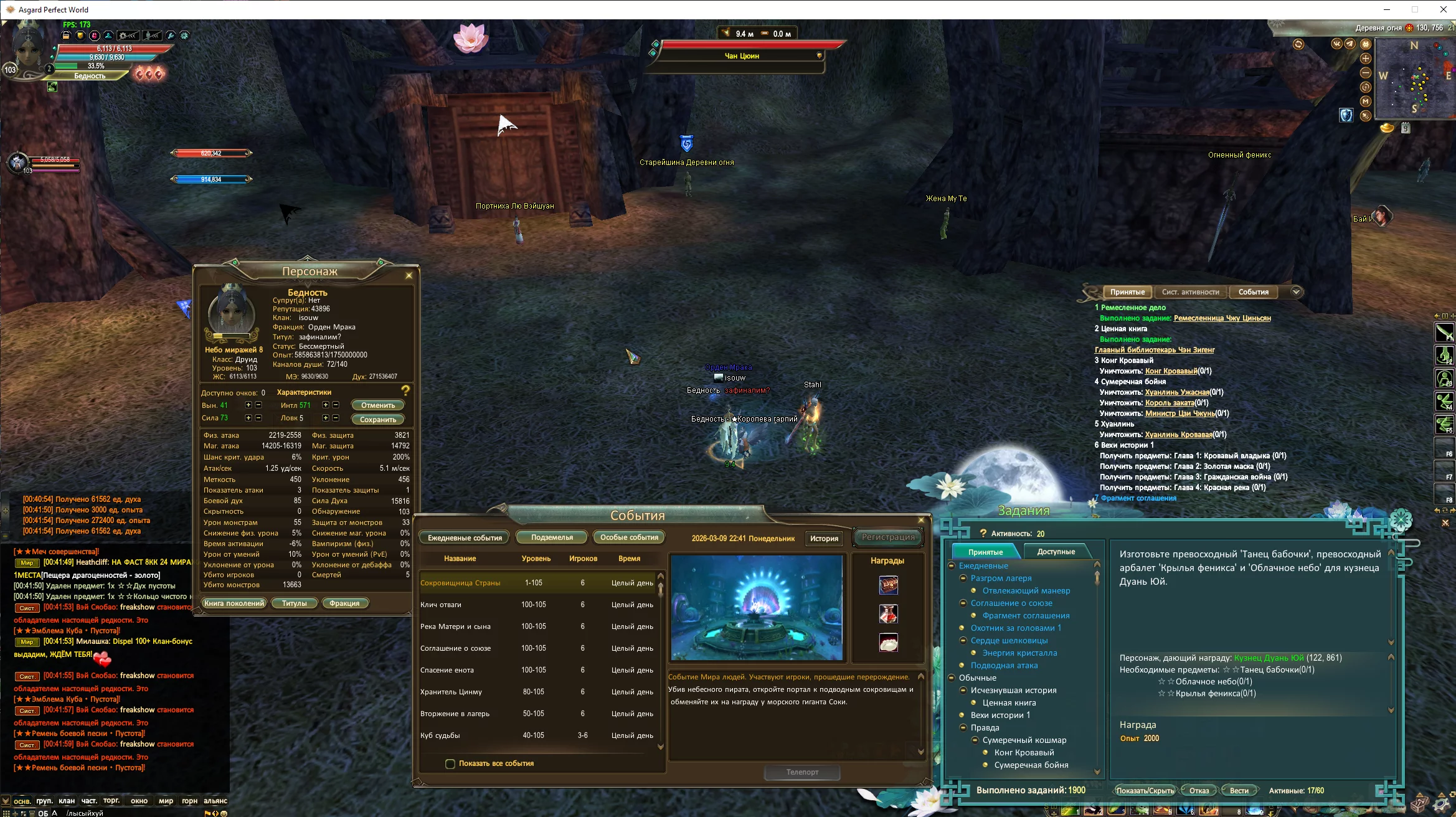
Task: Click the Сохранить button for stats
Action: (x=377, y=420)
